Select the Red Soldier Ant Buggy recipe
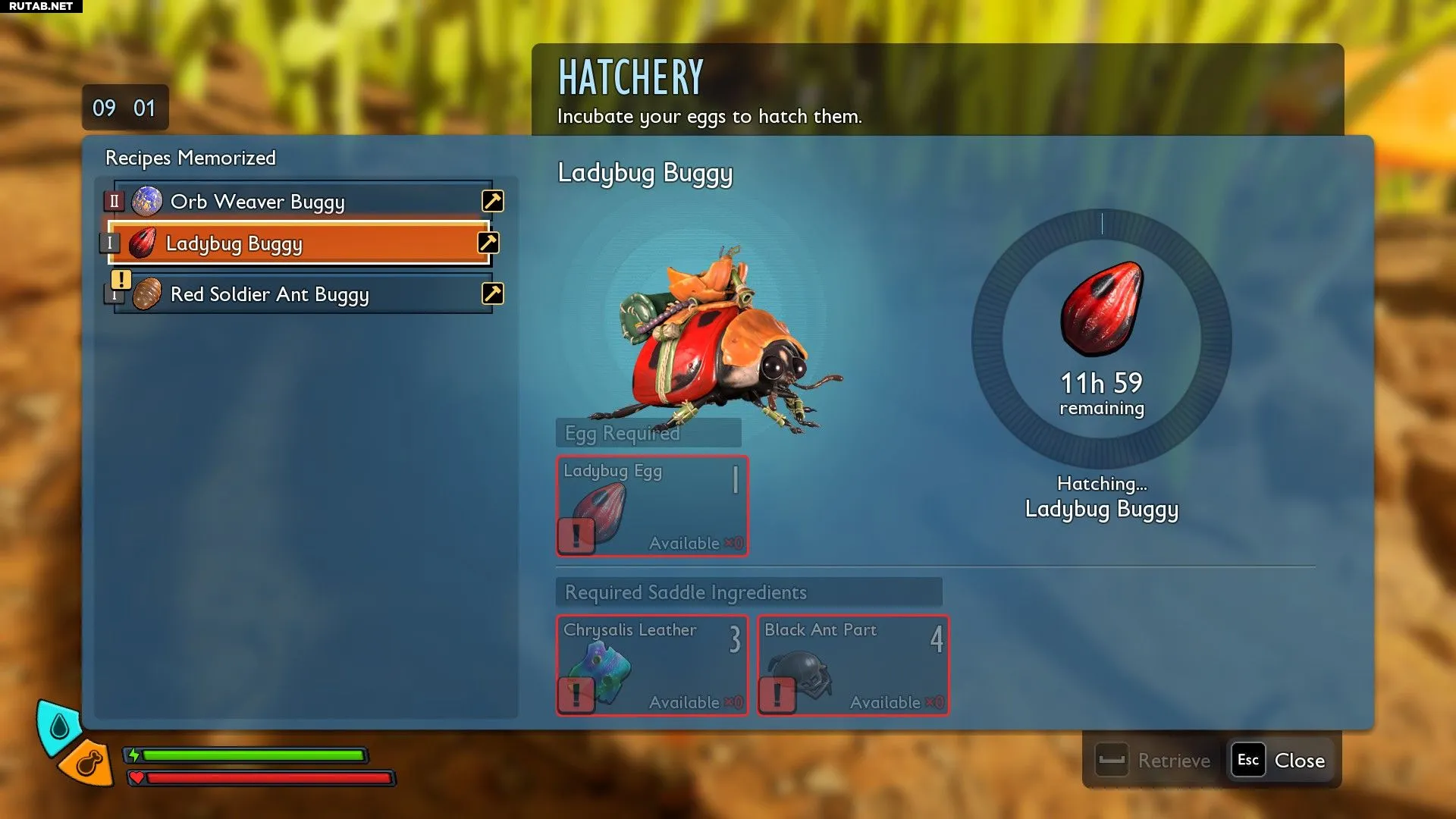The image size is (1456, 819). [x=303, y=294]
